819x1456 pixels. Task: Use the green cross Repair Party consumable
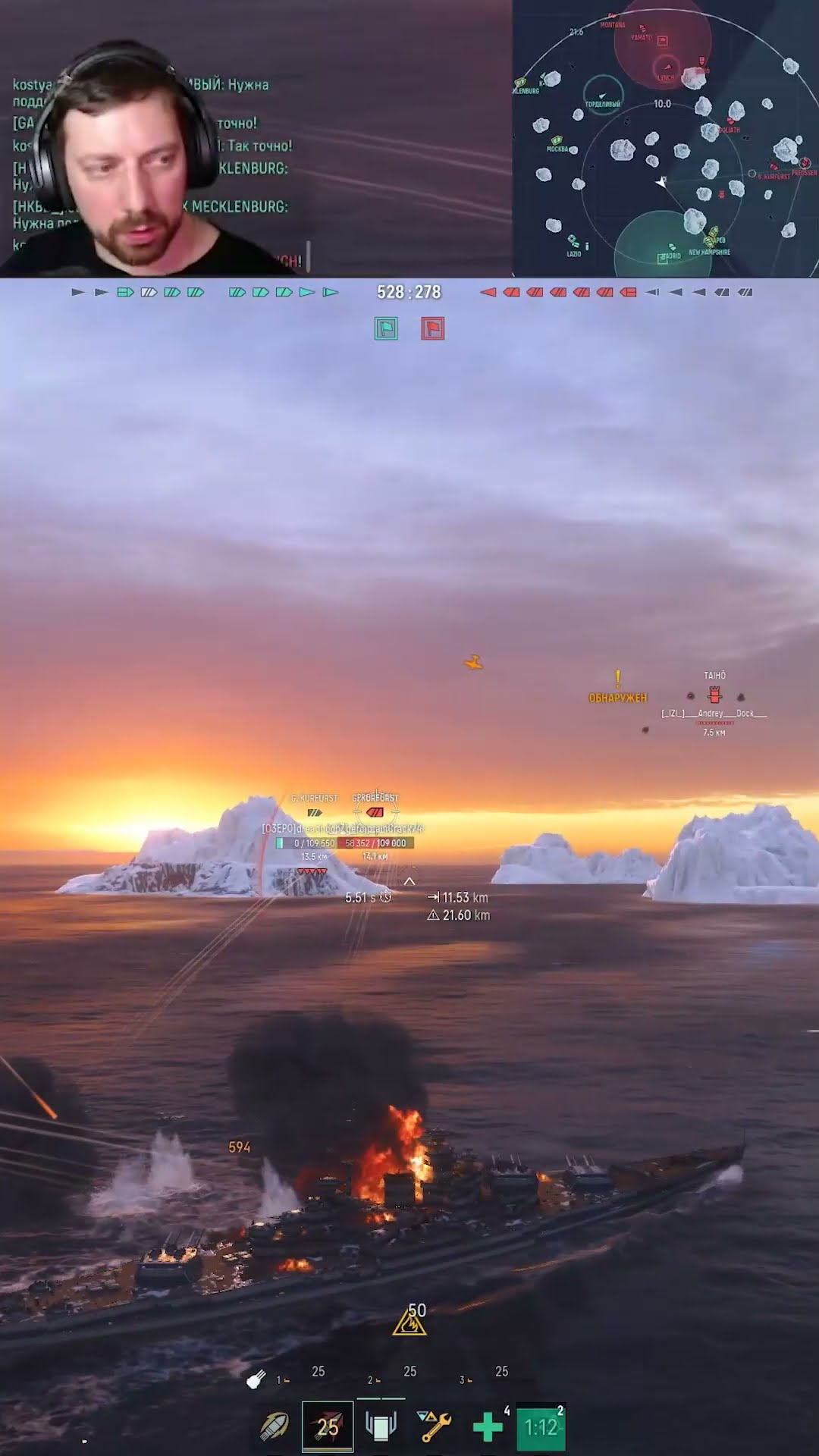point(488,1427)
